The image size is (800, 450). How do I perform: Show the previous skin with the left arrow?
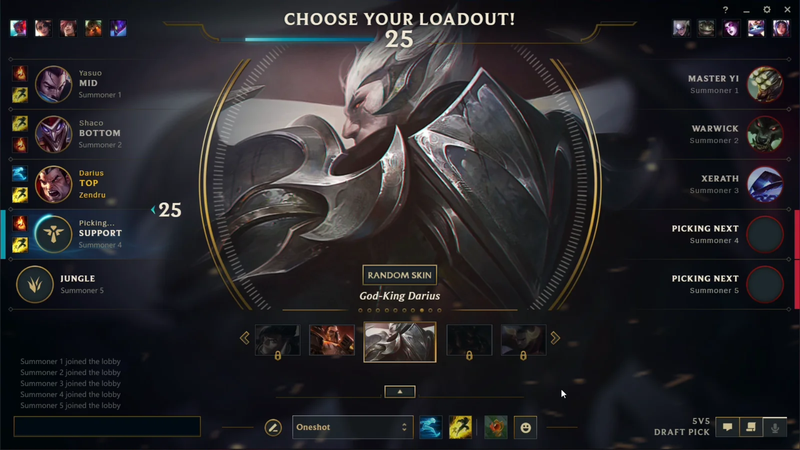click(245, 338)
